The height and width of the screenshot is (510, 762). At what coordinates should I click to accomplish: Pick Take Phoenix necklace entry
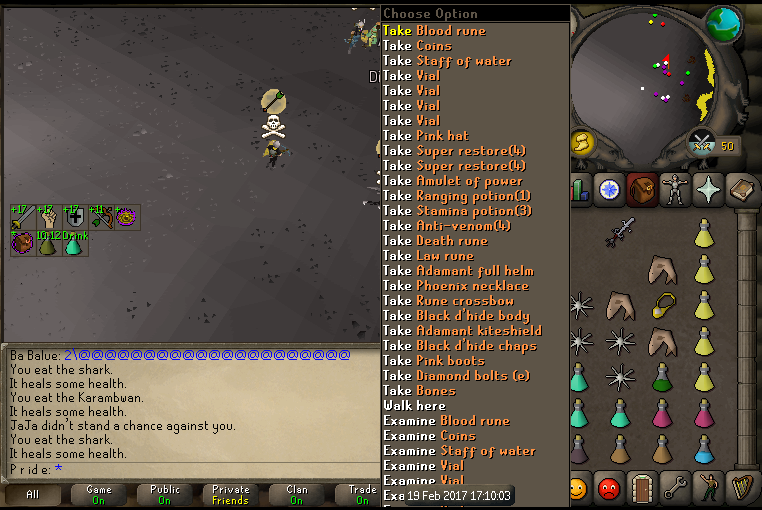(457, 286)
